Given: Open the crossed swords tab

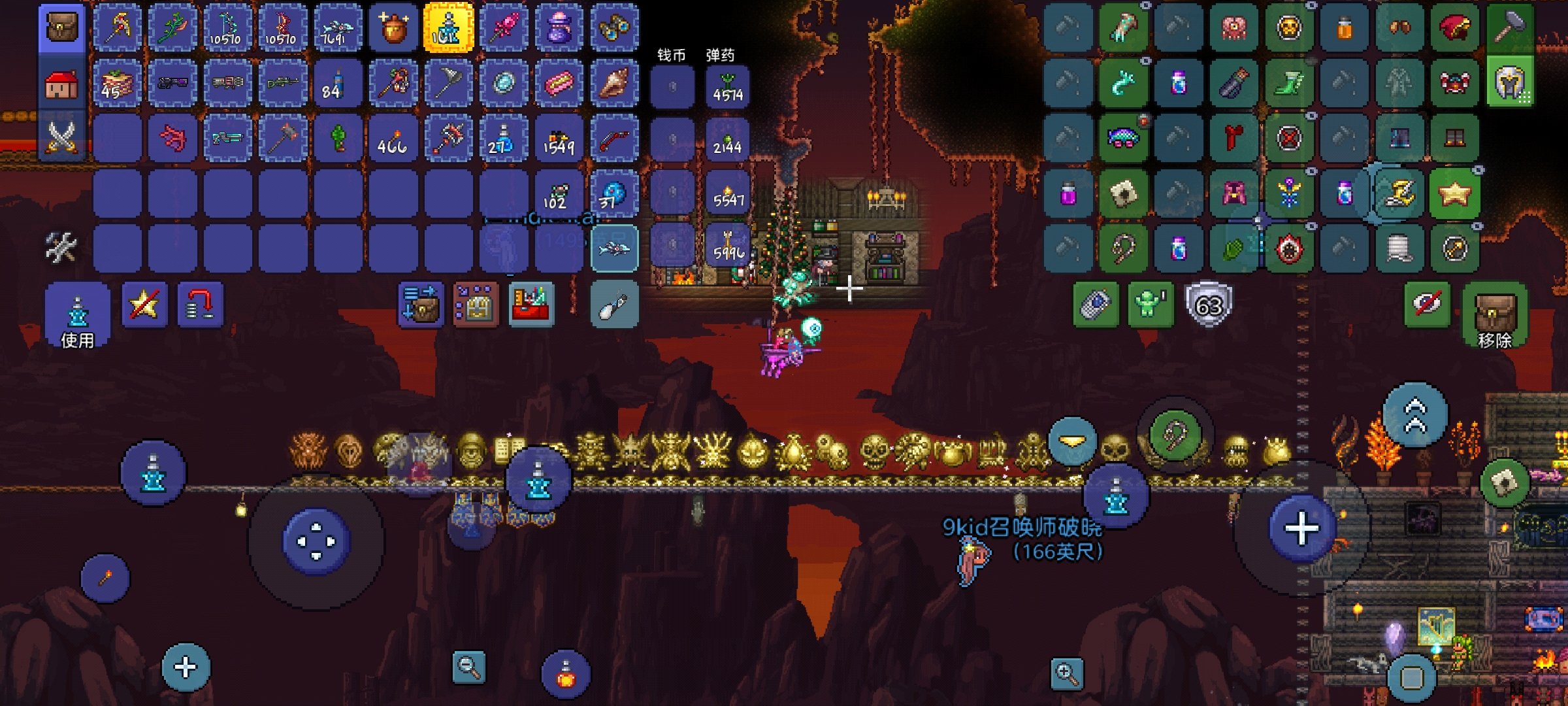Looking at the screenshot, I should coord(62,137).
